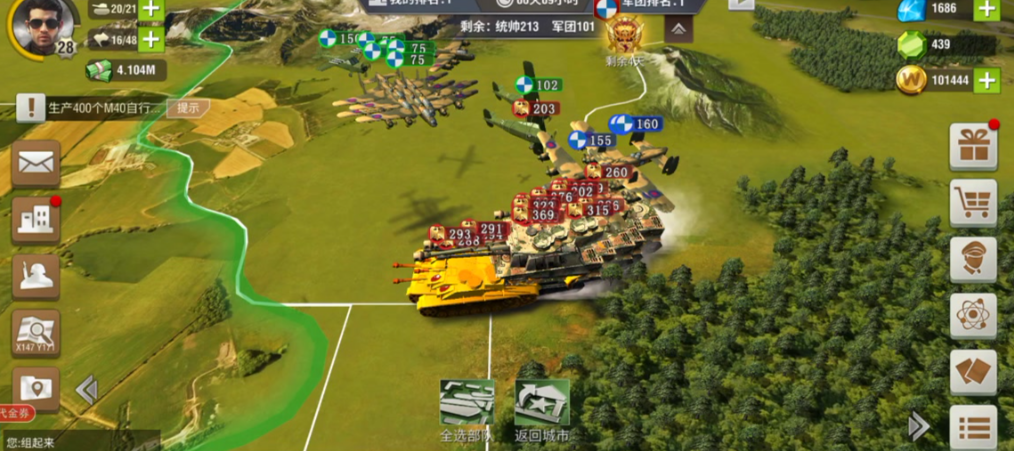Open the map location bookmark icon
This screenshot has width=1014, height=451.
35,387
